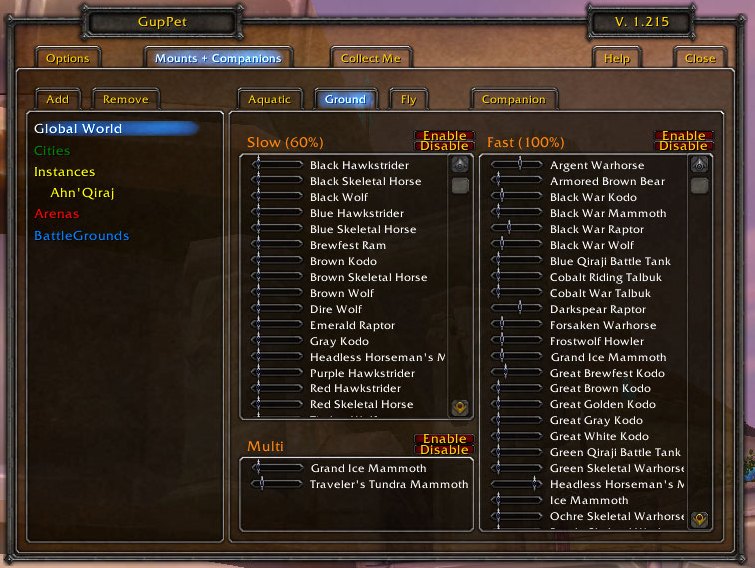755x568 pixels.
Task: Open the Help page
Action: (x=616, y=58)
